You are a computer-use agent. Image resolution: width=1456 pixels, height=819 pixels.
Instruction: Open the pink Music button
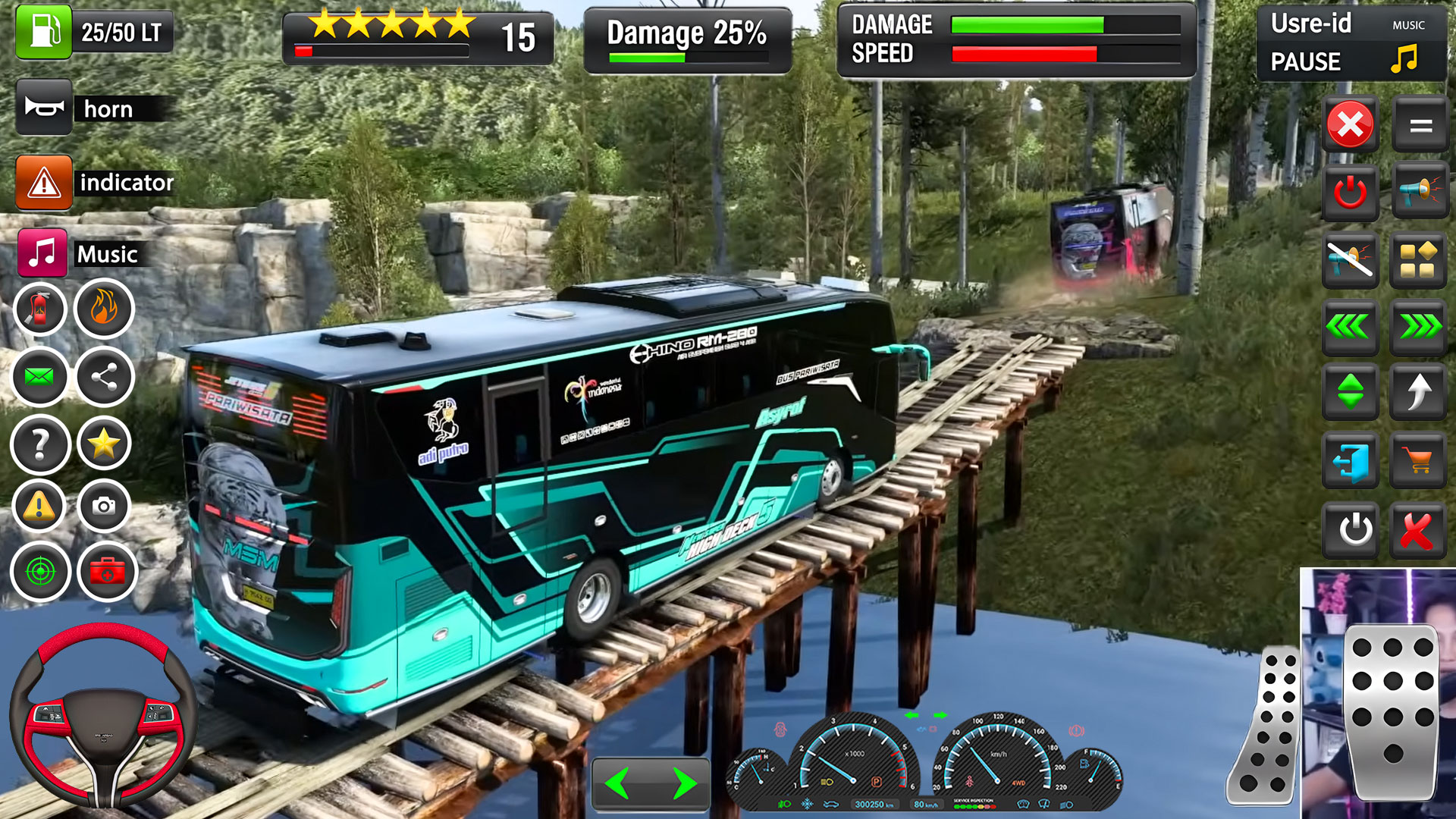pos(42,253)
